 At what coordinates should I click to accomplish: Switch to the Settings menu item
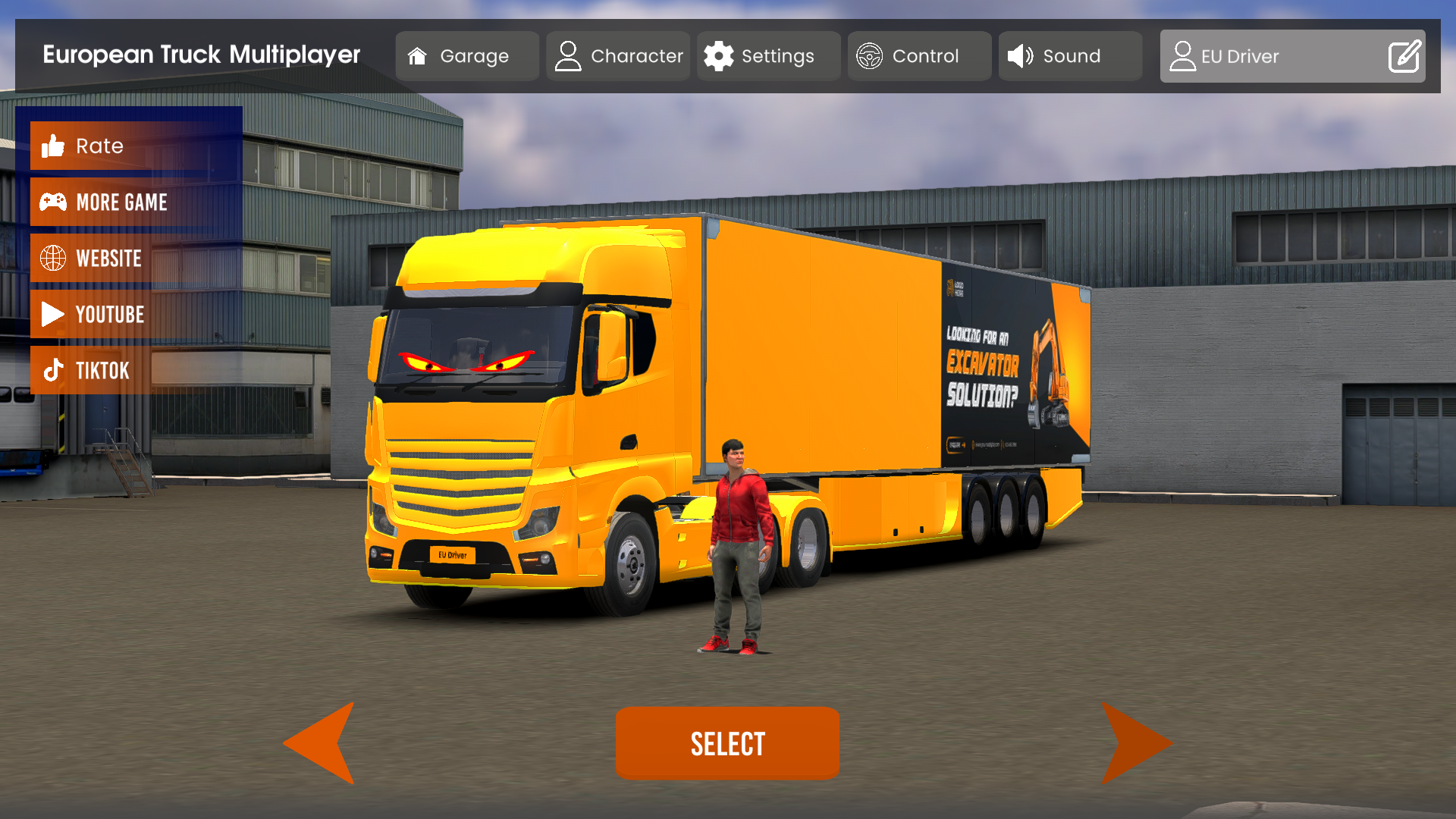pyautogui.click(x=768, y=55)
